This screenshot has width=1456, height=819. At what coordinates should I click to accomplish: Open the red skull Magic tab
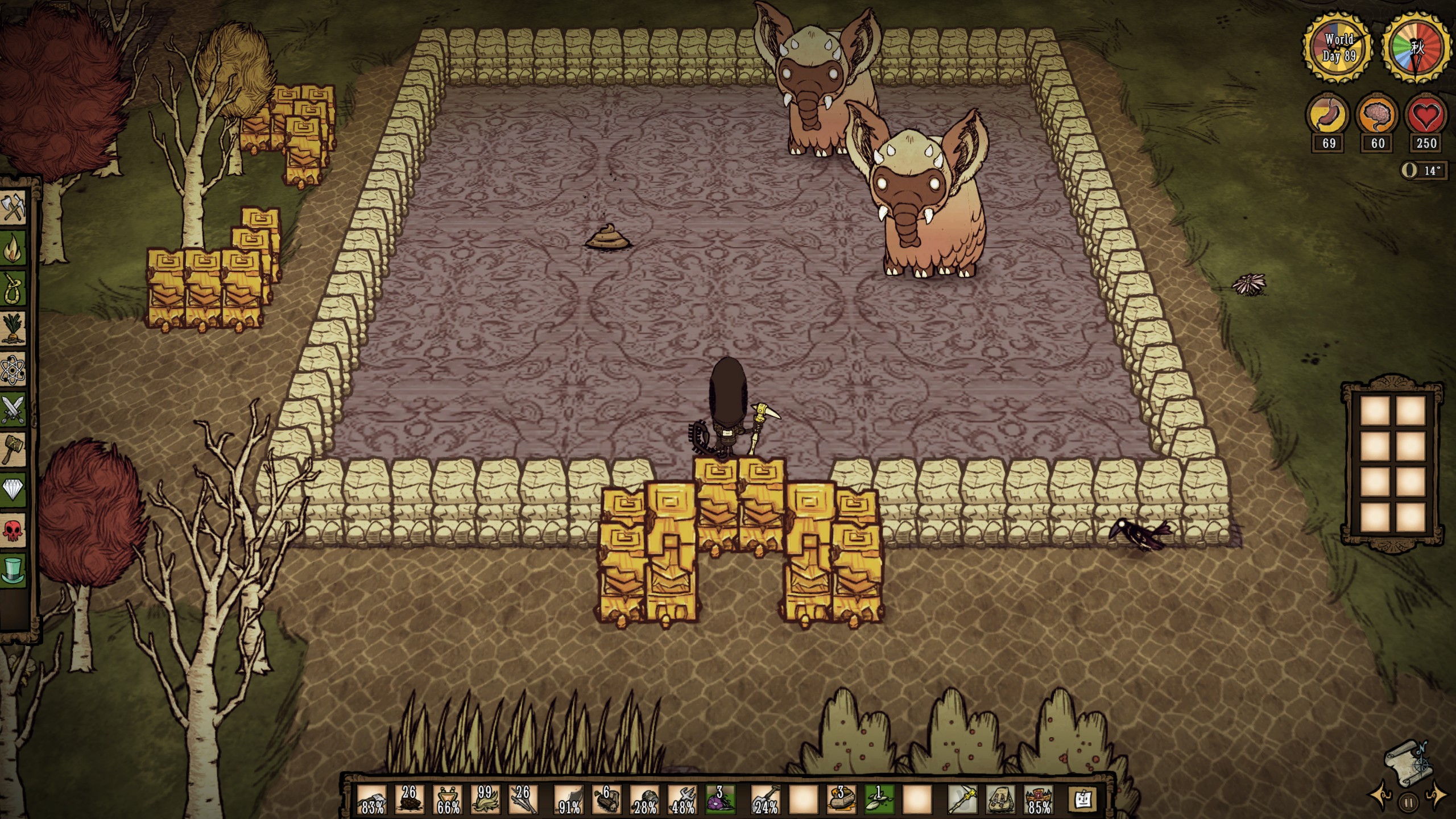point(14,530)
